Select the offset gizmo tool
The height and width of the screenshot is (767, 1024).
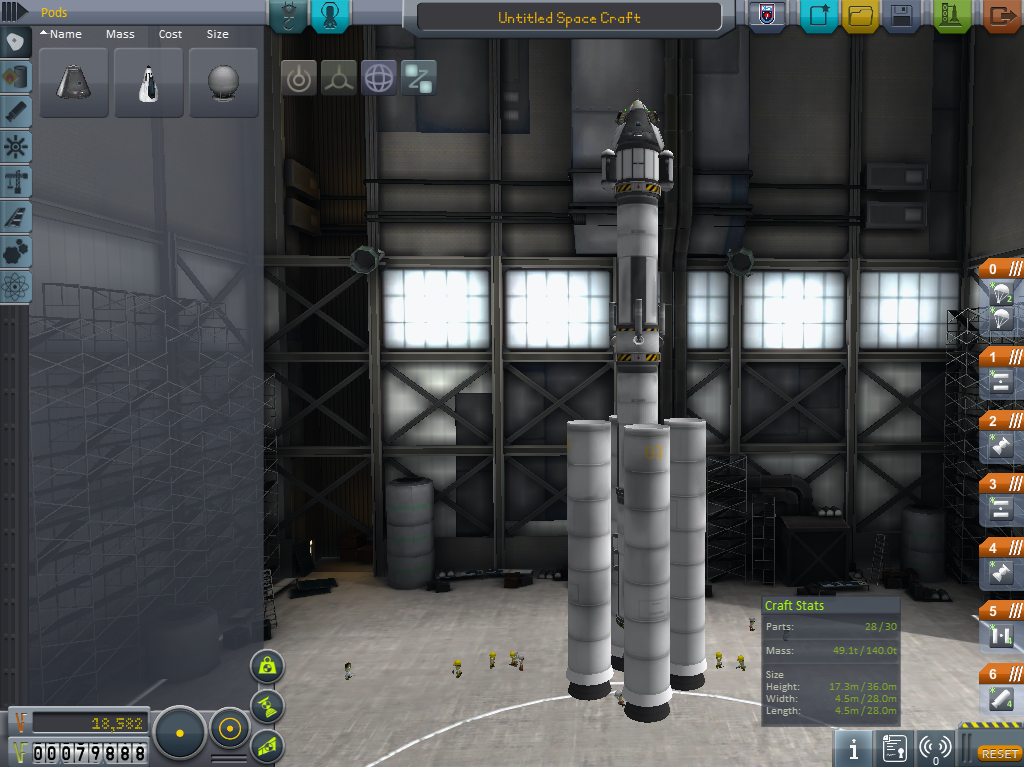[x=339, y=78]
